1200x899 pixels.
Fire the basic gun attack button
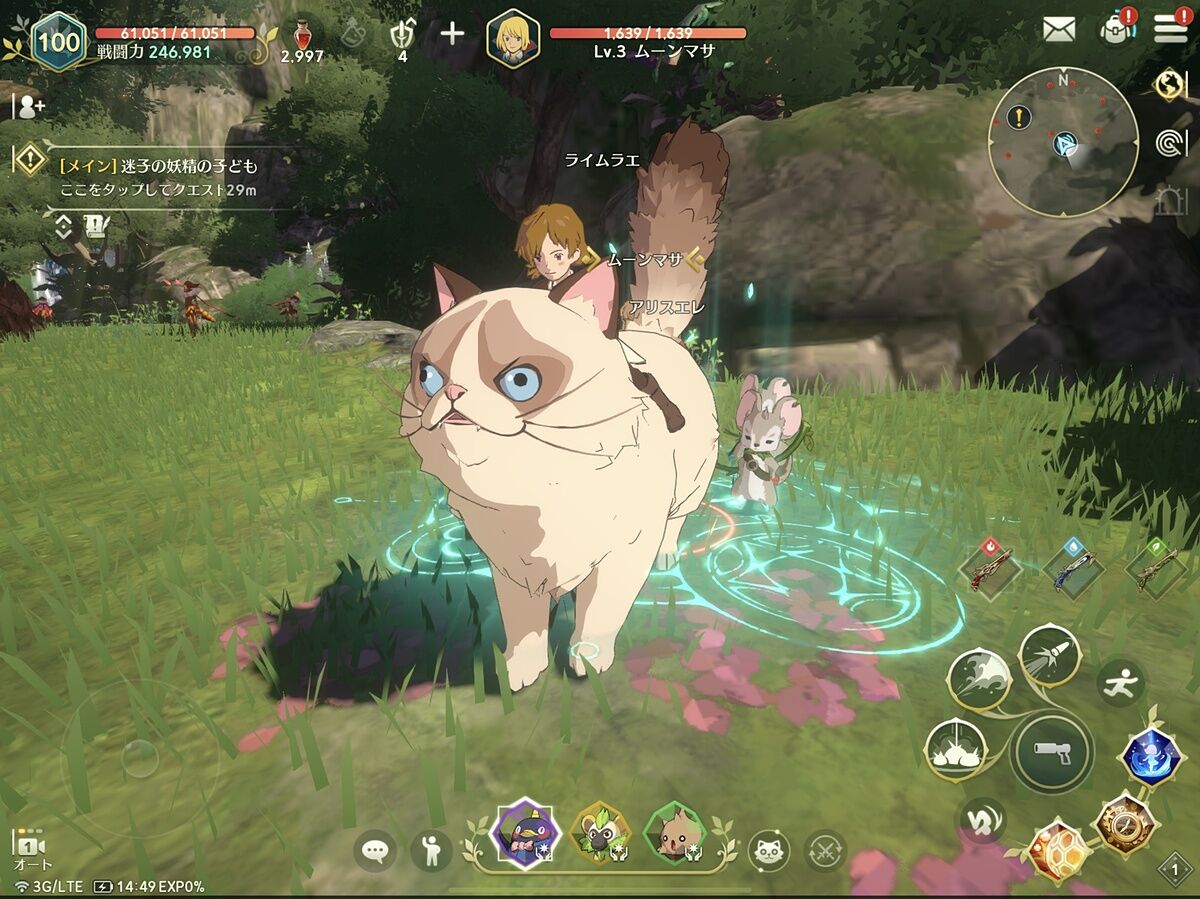point(1049,751)
